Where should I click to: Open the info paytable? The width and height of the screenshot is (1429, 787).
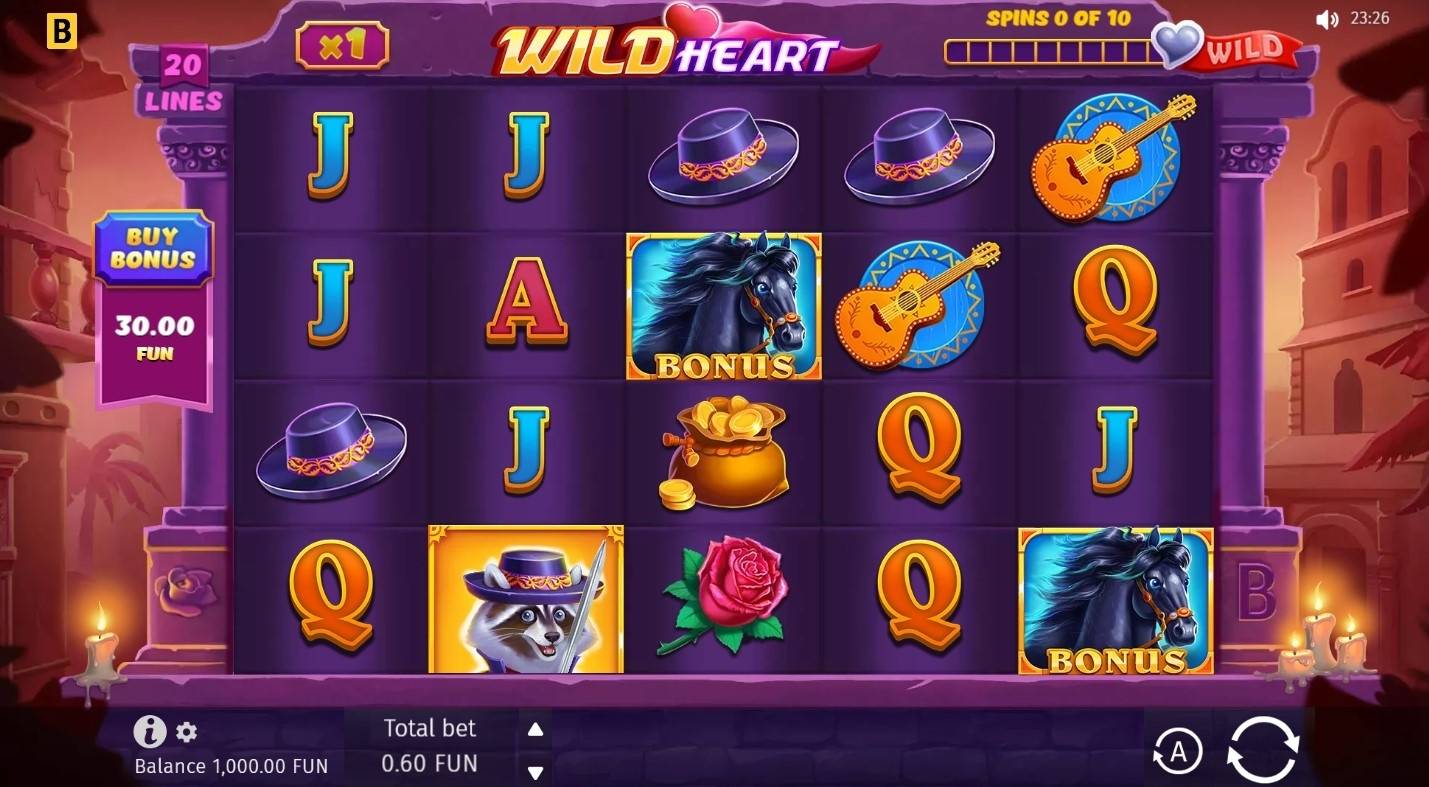(149, 732)
